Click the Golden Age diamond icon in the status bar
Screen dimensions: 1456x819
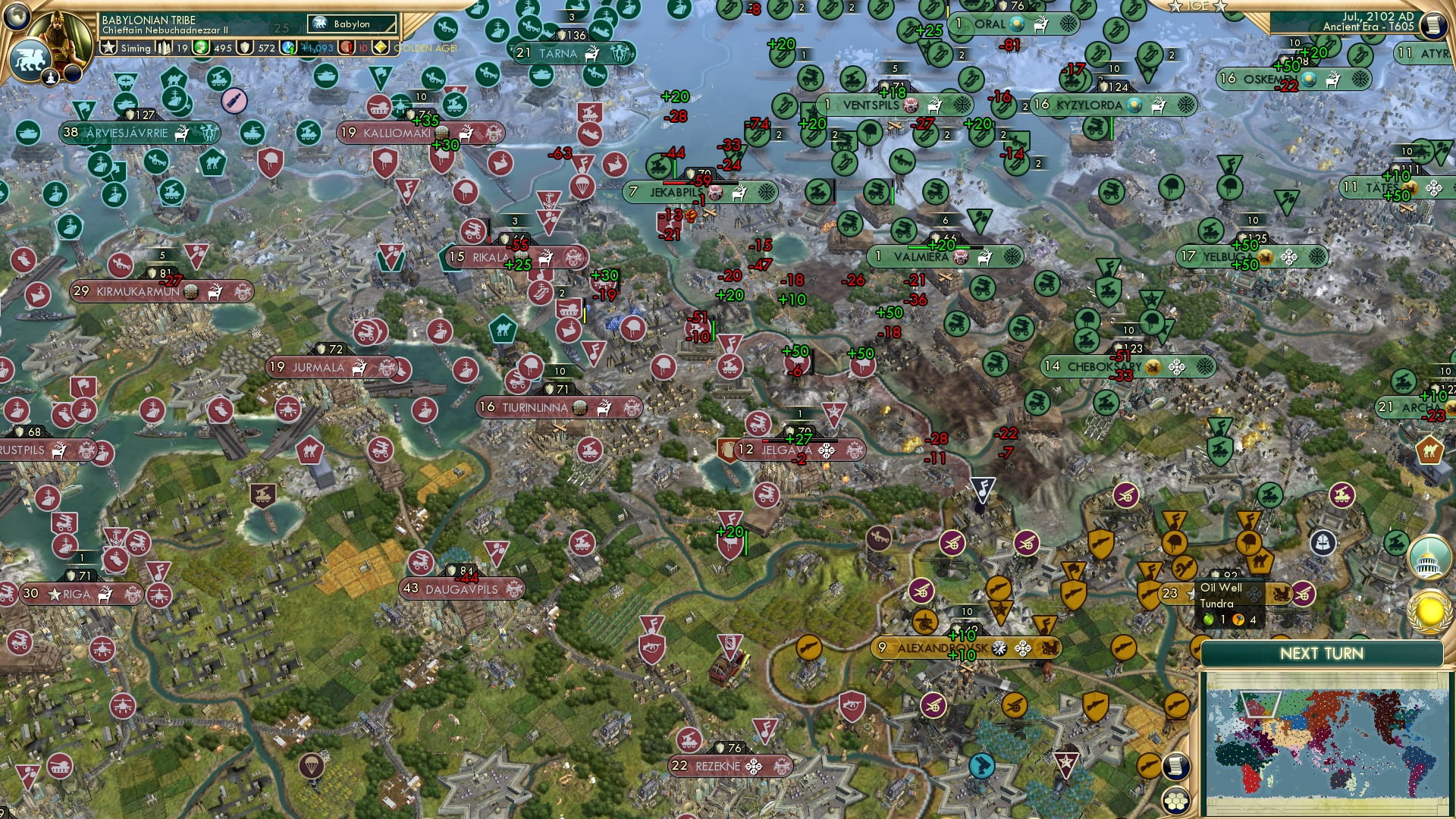(x=379, y=48)
